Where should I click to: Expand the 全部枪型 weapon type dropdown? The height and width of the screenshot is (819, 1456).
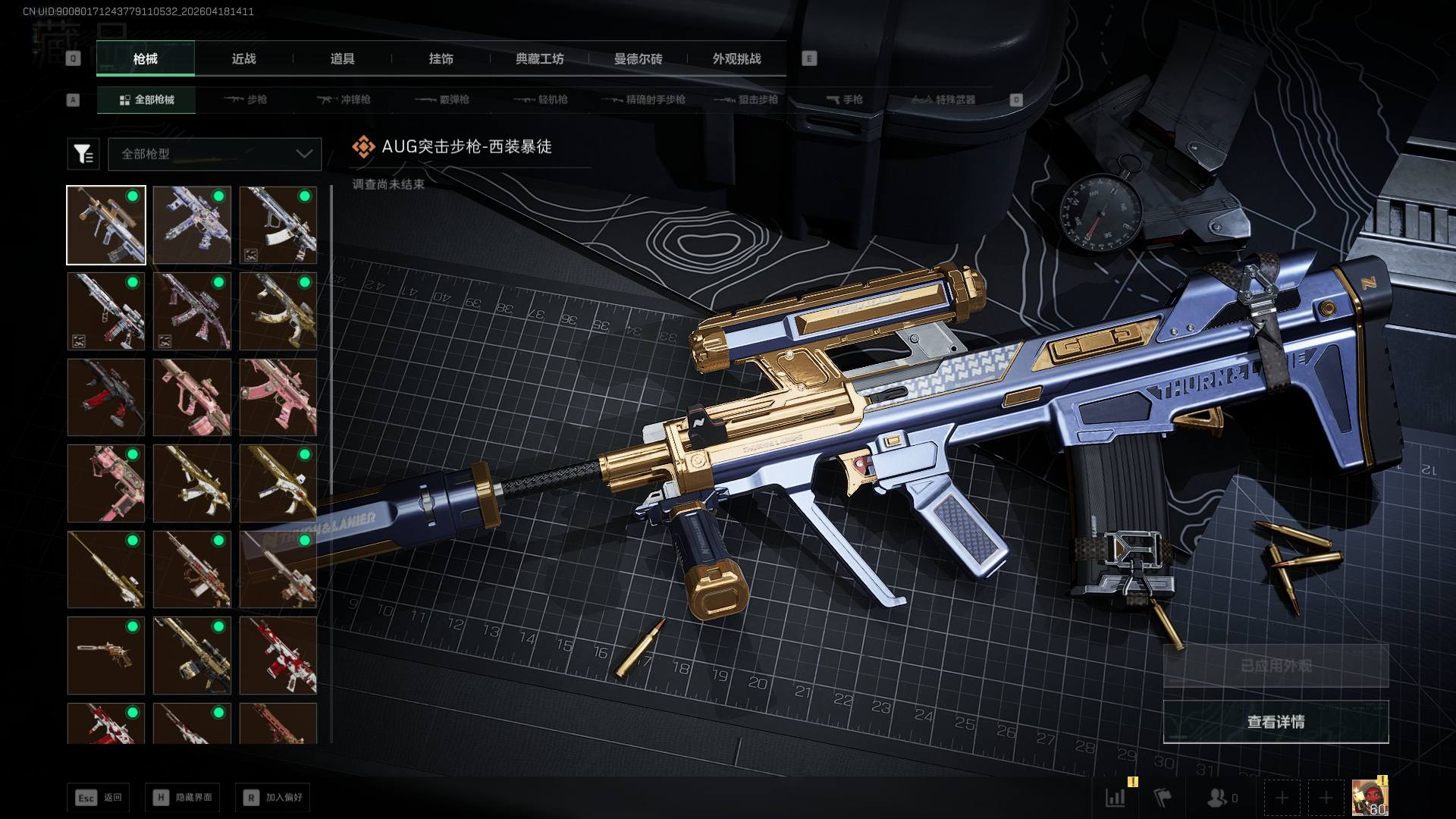tap(215, 154)
